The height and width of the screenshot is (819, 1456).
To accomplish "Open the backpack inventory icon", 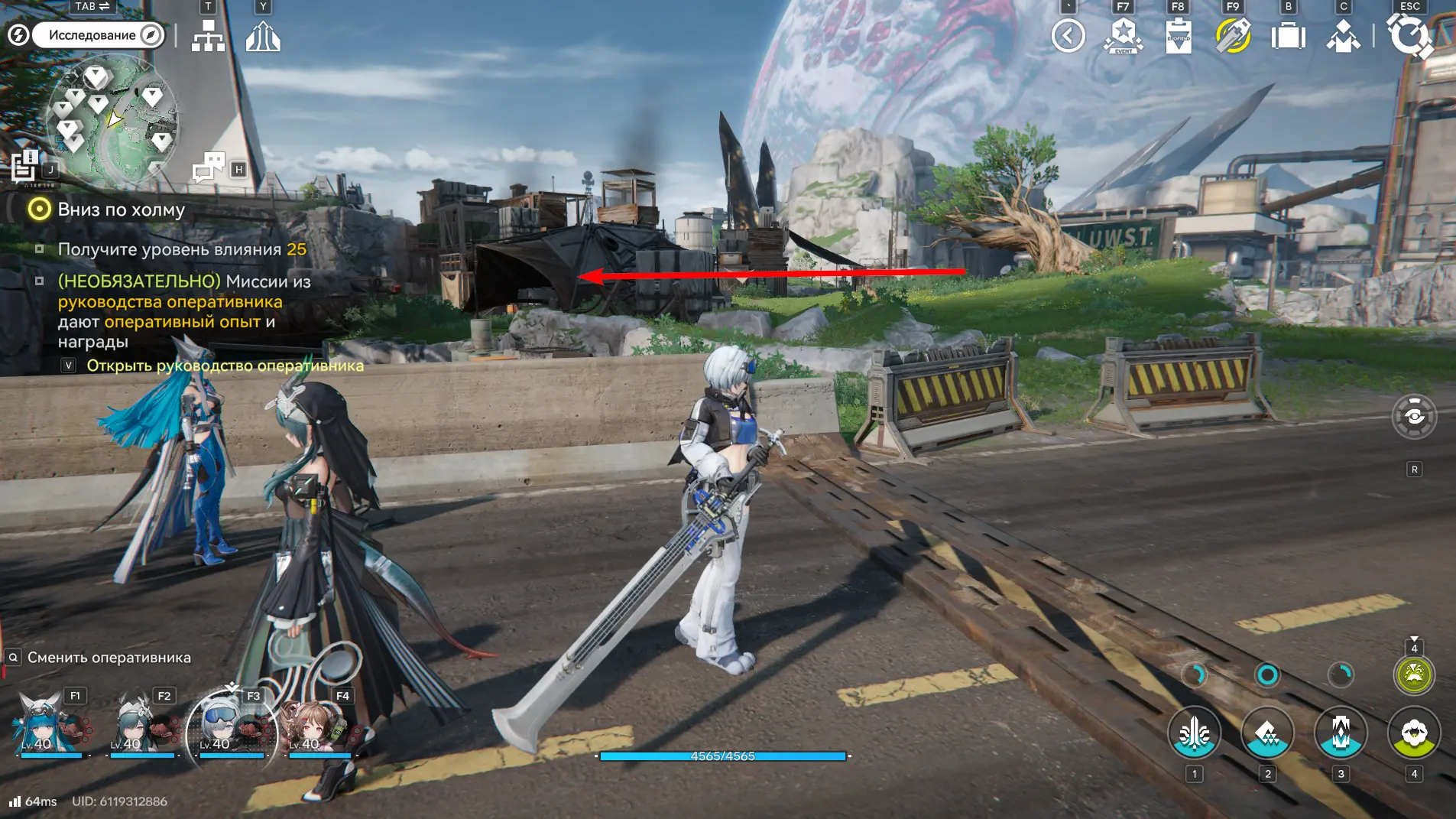I will [1288, 35].
